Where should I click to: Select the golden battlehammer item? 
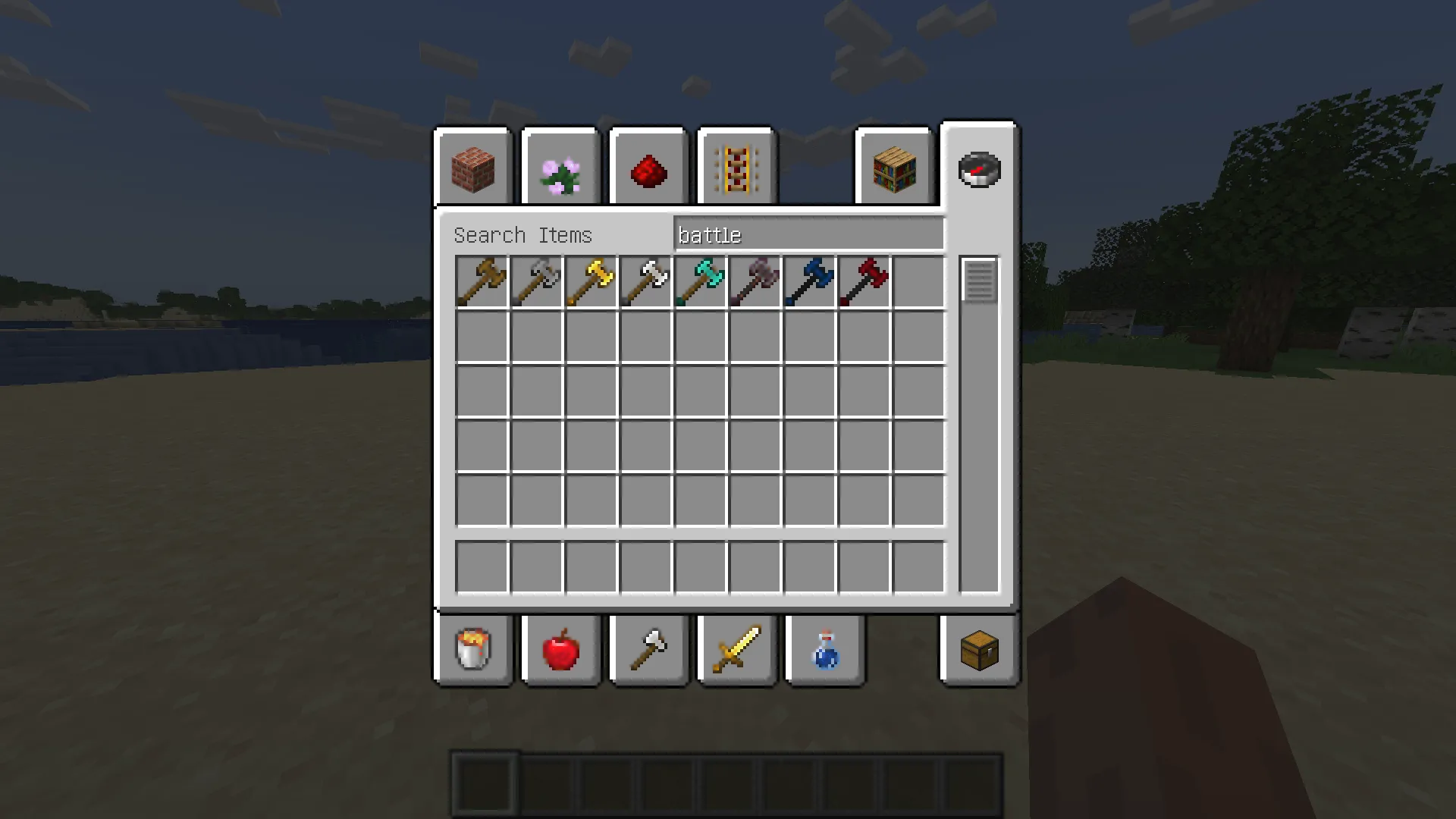pos(592,281)
